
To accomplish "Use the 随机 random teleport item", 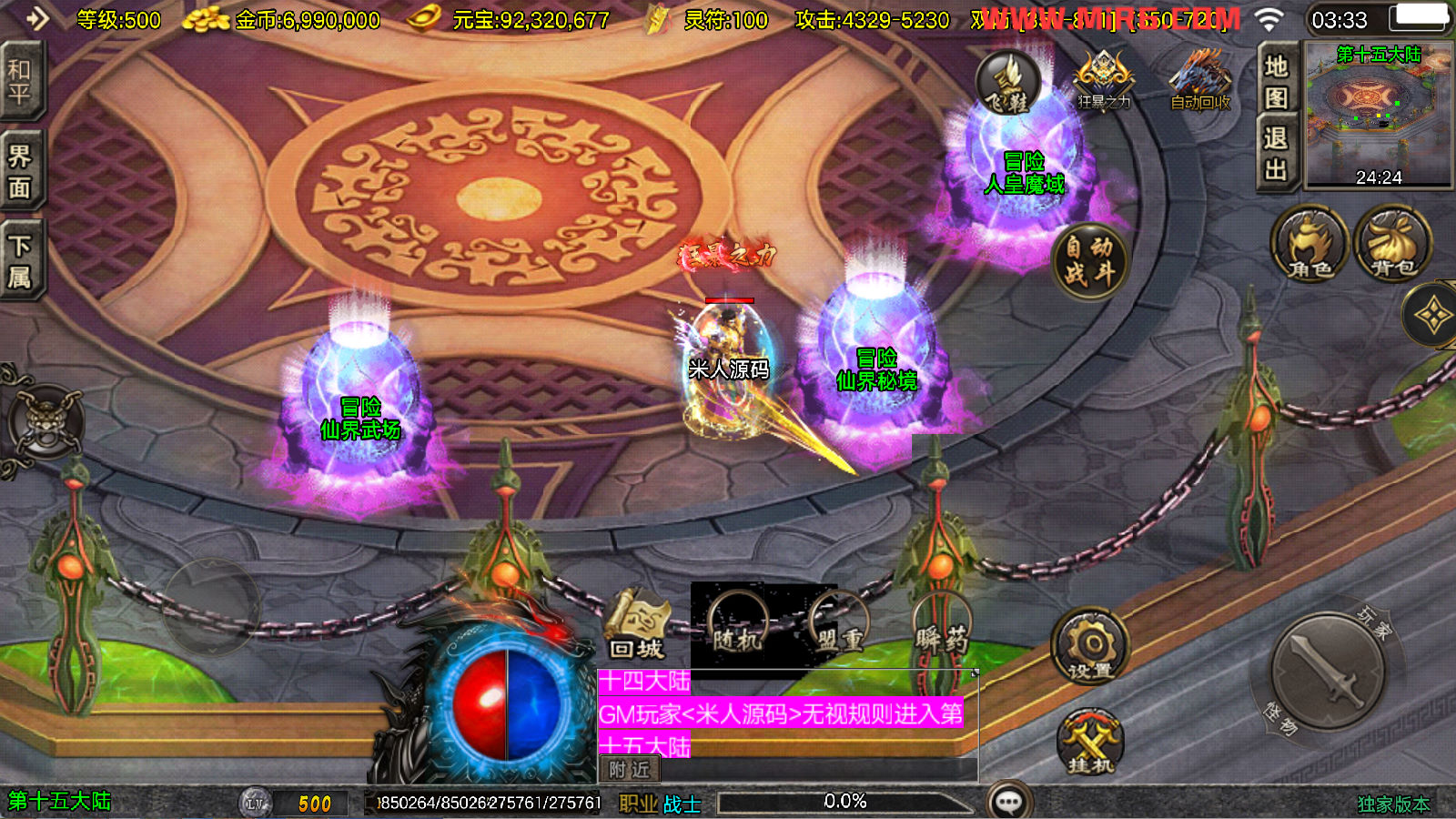I will pos(737,625).
